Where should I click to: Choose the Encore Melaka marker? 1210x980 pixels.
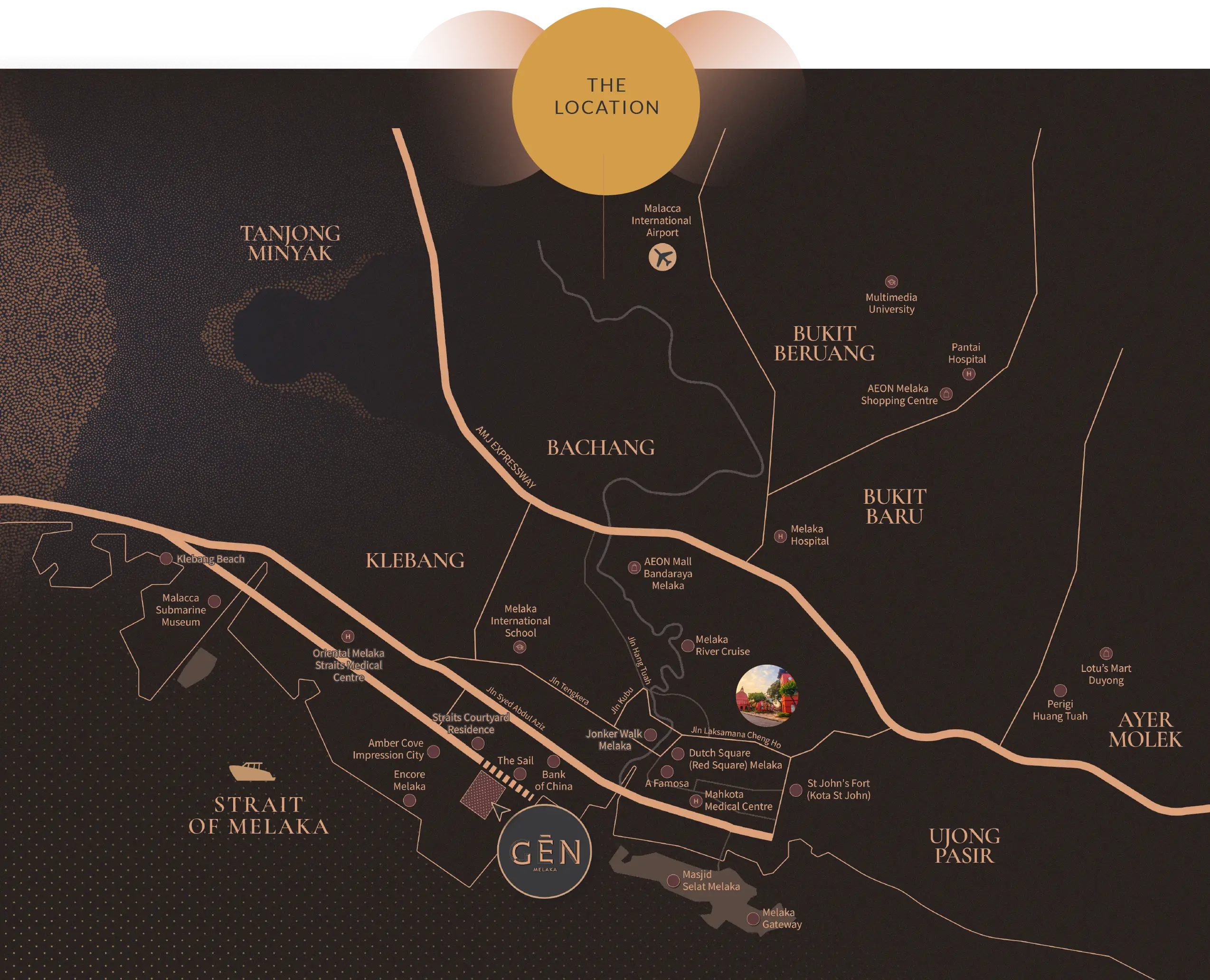410,800
